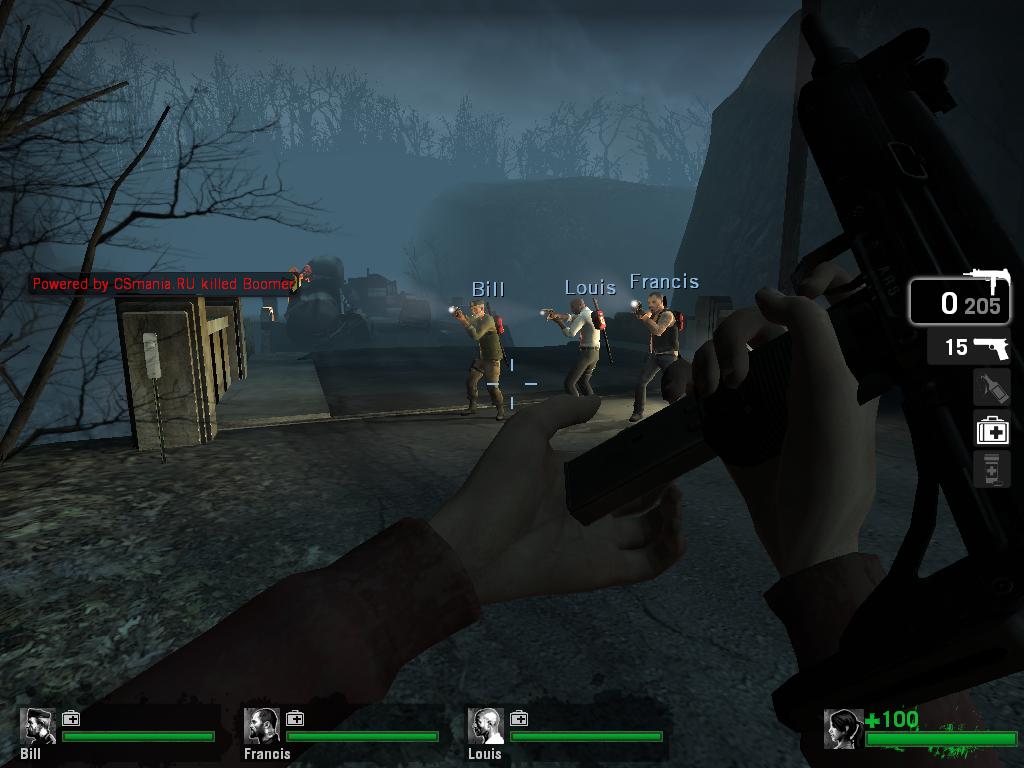The image size is (1024, 768).
Task: Pick the pain pills bottle slot
Action: click(992, 468)
